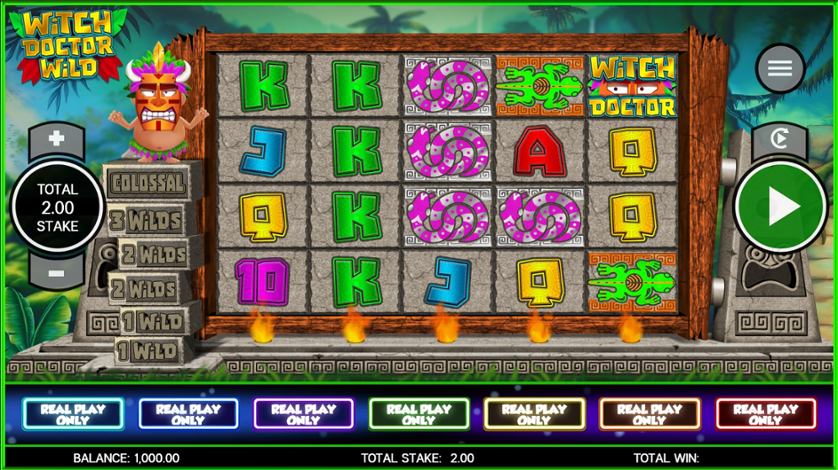
Task: Select the orange Real Play Only button
Action: coord(649,414)
